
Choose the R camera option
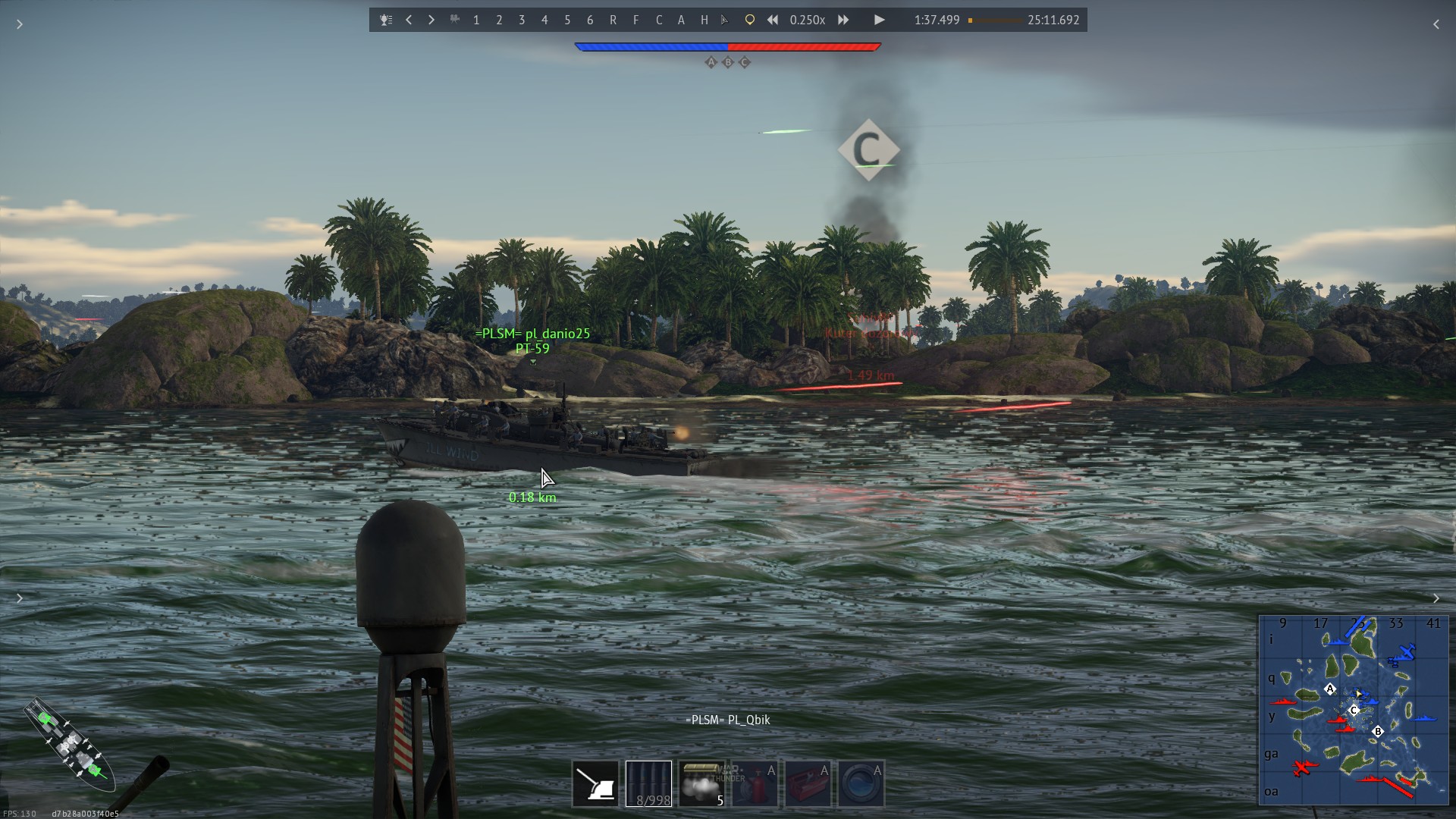click(x=613, y=20)
